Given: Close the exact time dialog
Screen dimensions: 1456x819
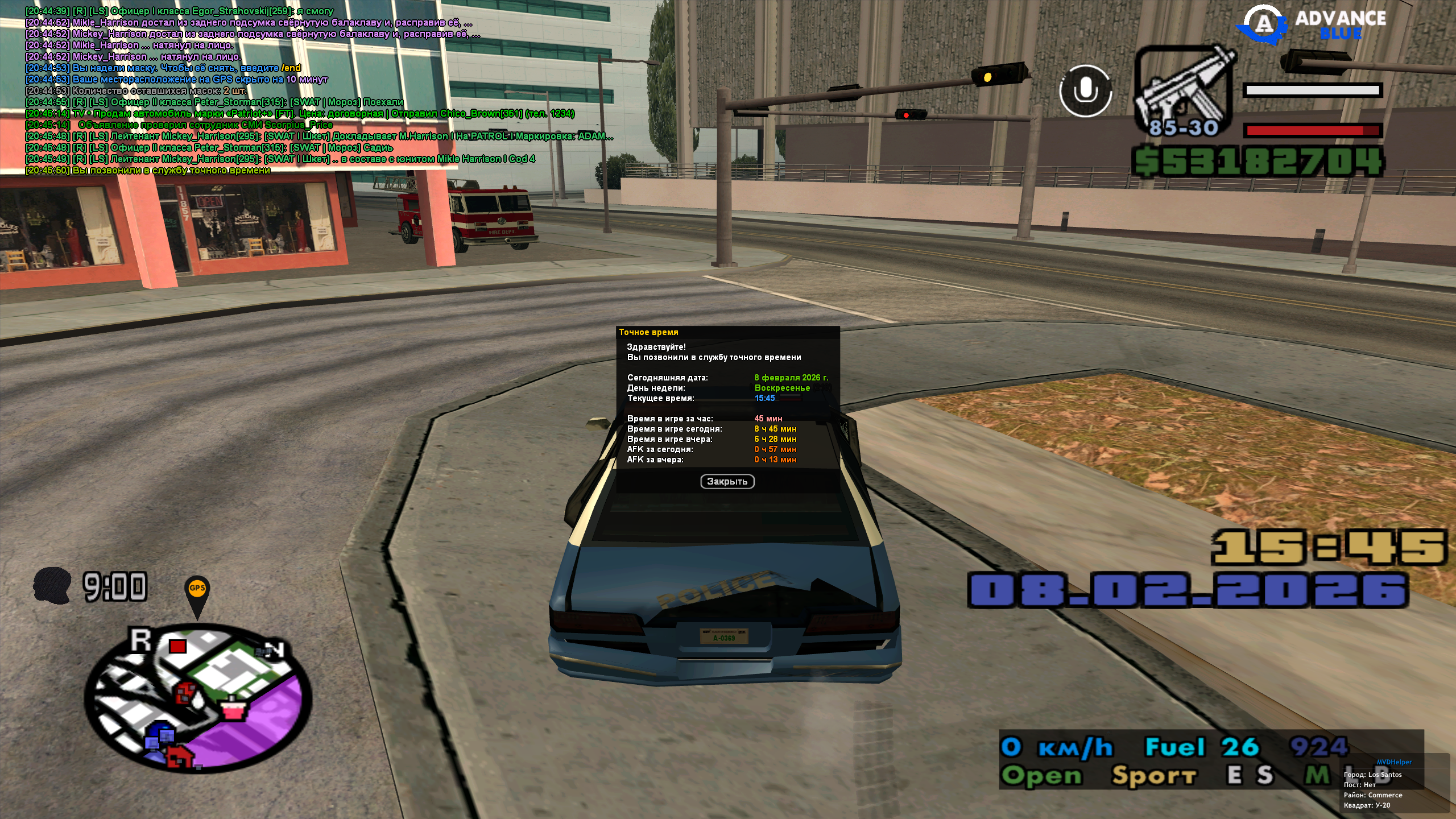Looking at the screenshot, I should click(727, 482).
